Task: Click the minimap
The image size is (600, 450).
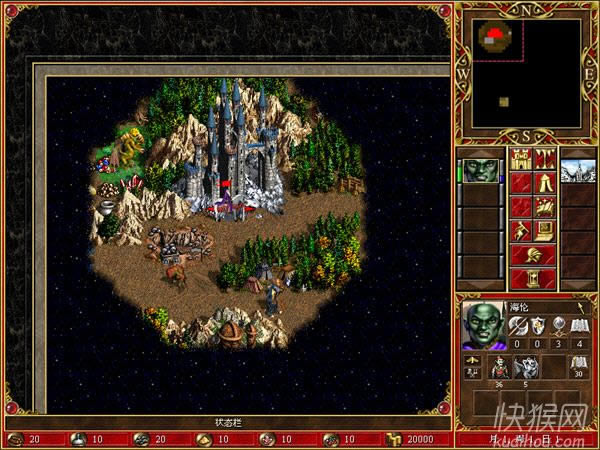Action: pyautogui.click(x=526, y=73)
